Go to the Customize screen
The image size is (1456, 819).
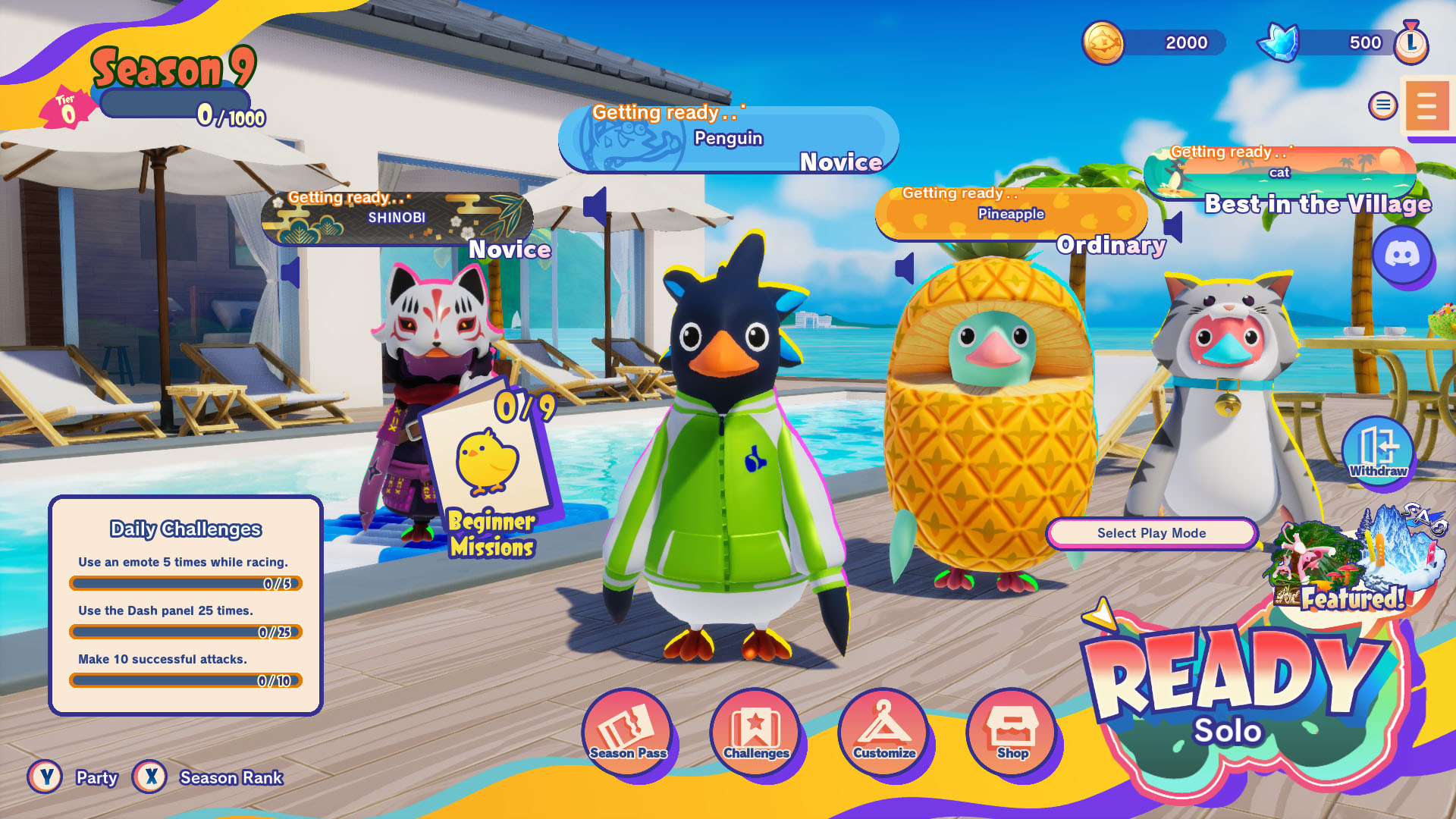883,731
